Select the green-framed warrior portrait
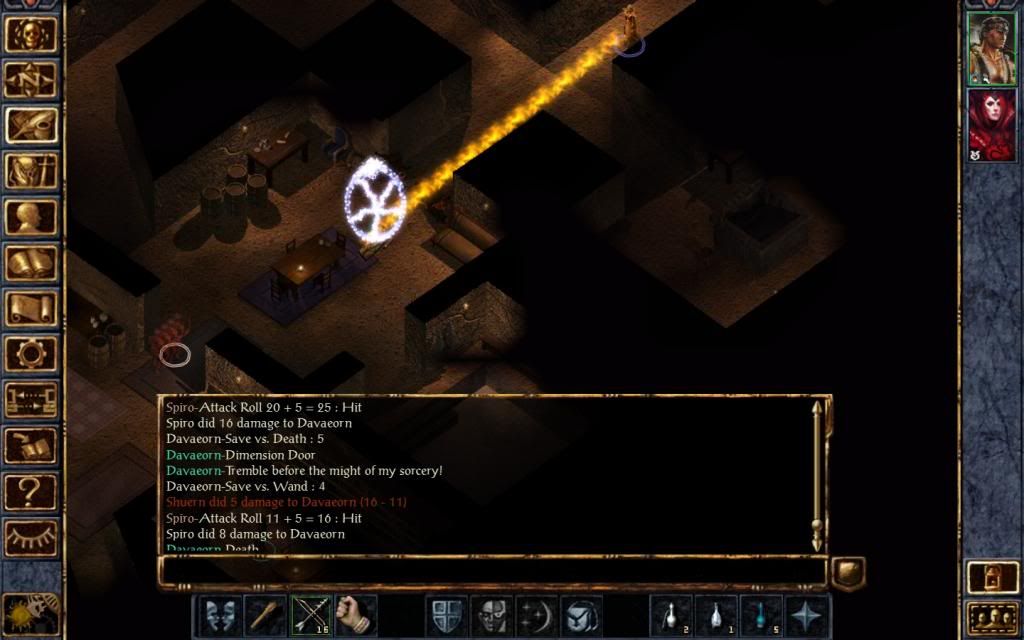The height and width of the screenshot is (640, 1024). click(991, 48)
